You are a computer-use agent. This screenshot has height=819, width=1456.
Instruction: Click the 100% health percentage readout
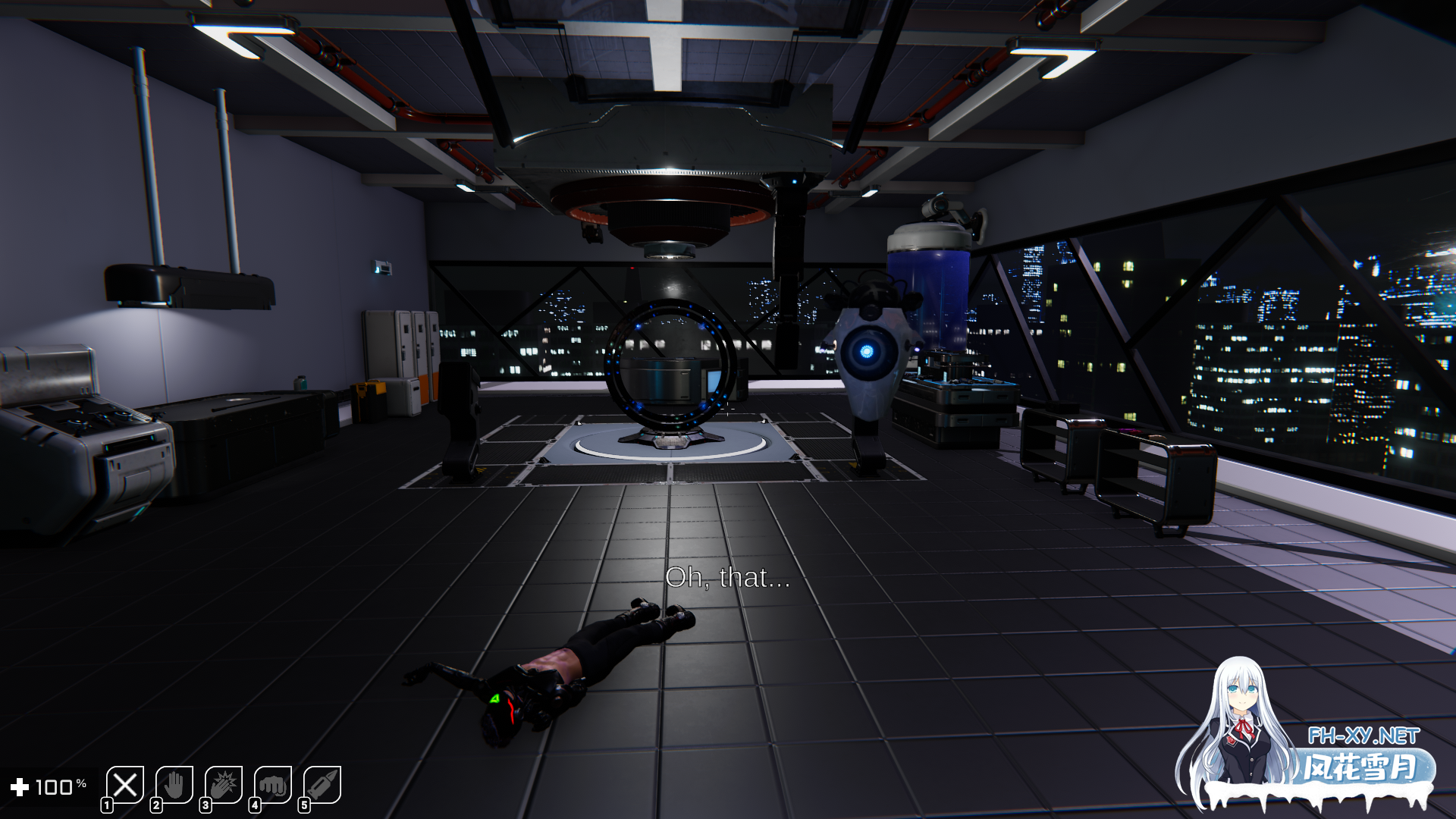[x=59, y=785]
